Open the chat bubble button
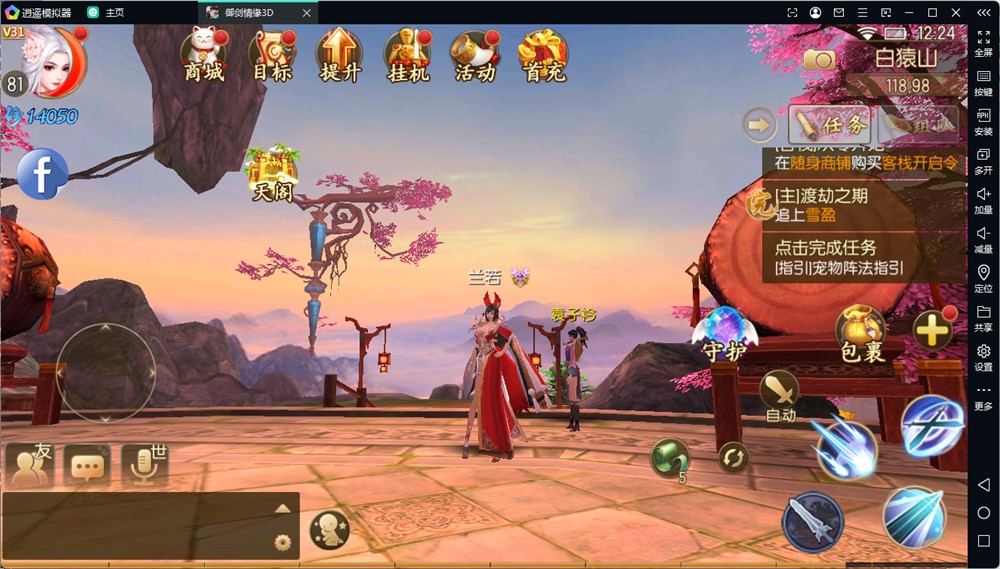 [x=87, y=466]
